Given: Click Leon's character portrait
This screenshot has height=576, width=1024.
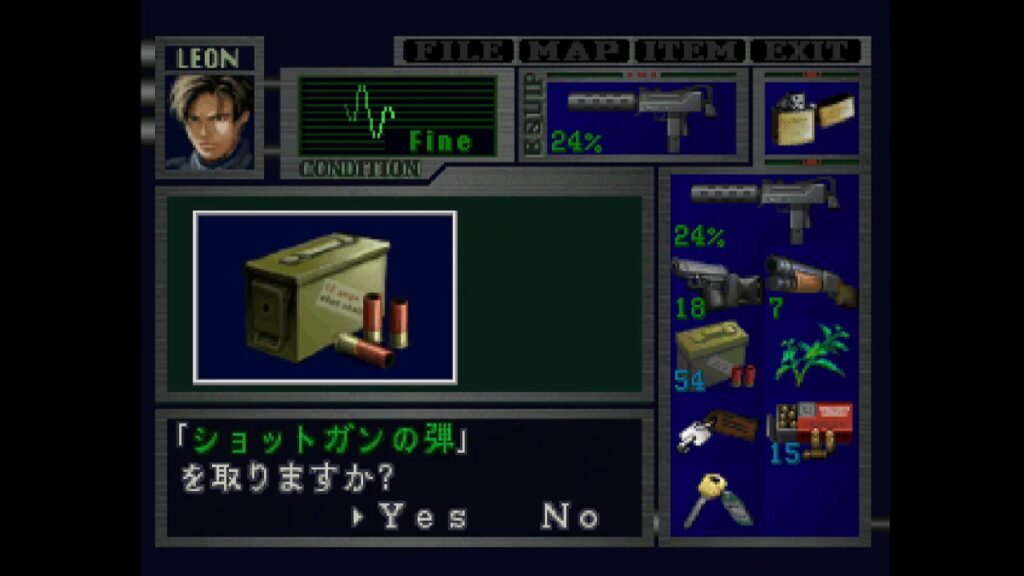Looking at the screenshot, I should [210, 121].
